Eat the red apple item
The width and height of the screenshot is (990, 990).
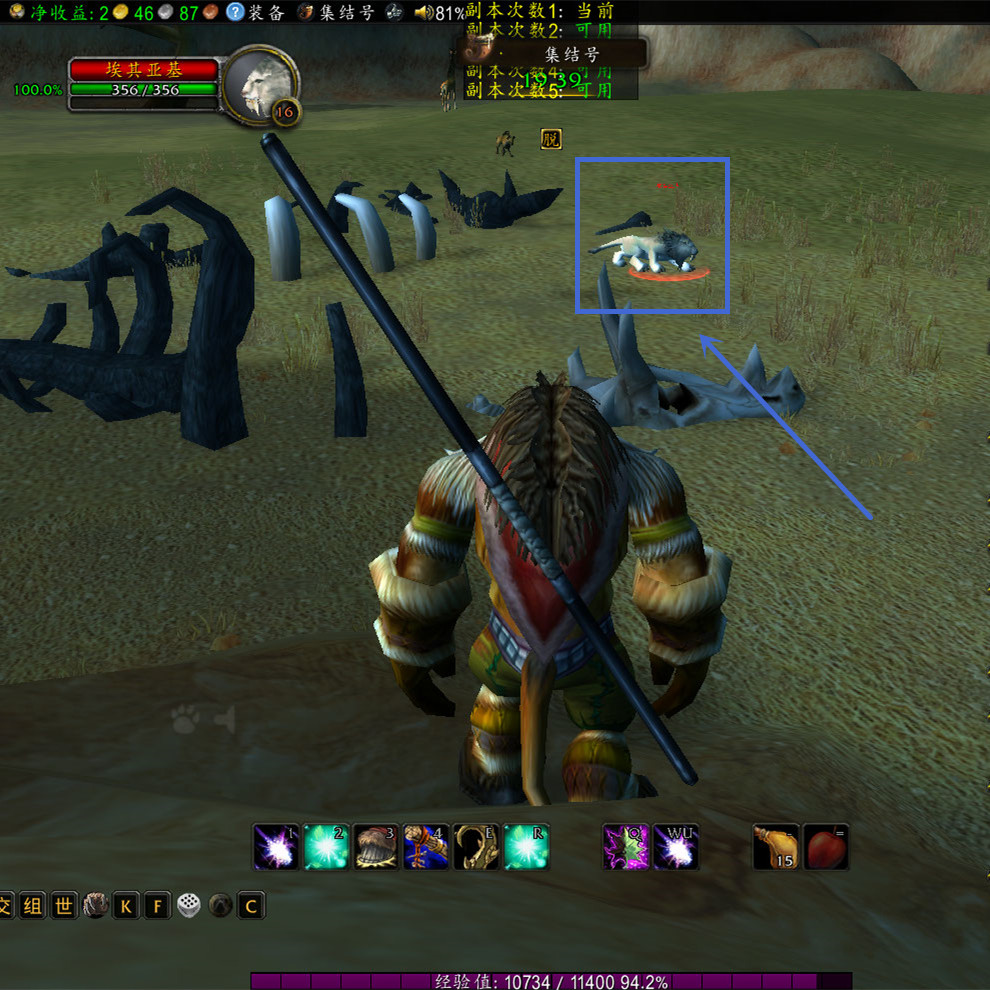click(826, 847)
